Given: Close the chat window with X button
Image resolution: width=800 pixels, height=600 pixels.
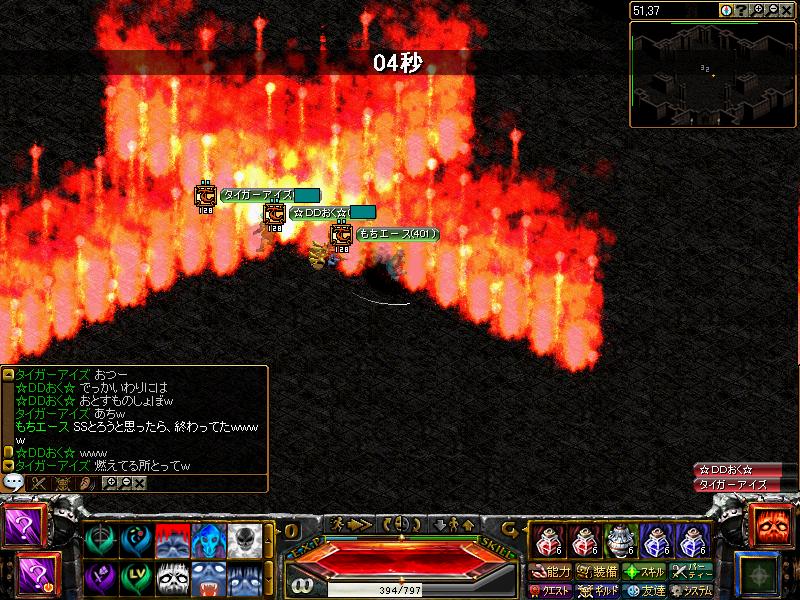Looking at the screenshot, I should pyautogui.click(x=139, y=482).
